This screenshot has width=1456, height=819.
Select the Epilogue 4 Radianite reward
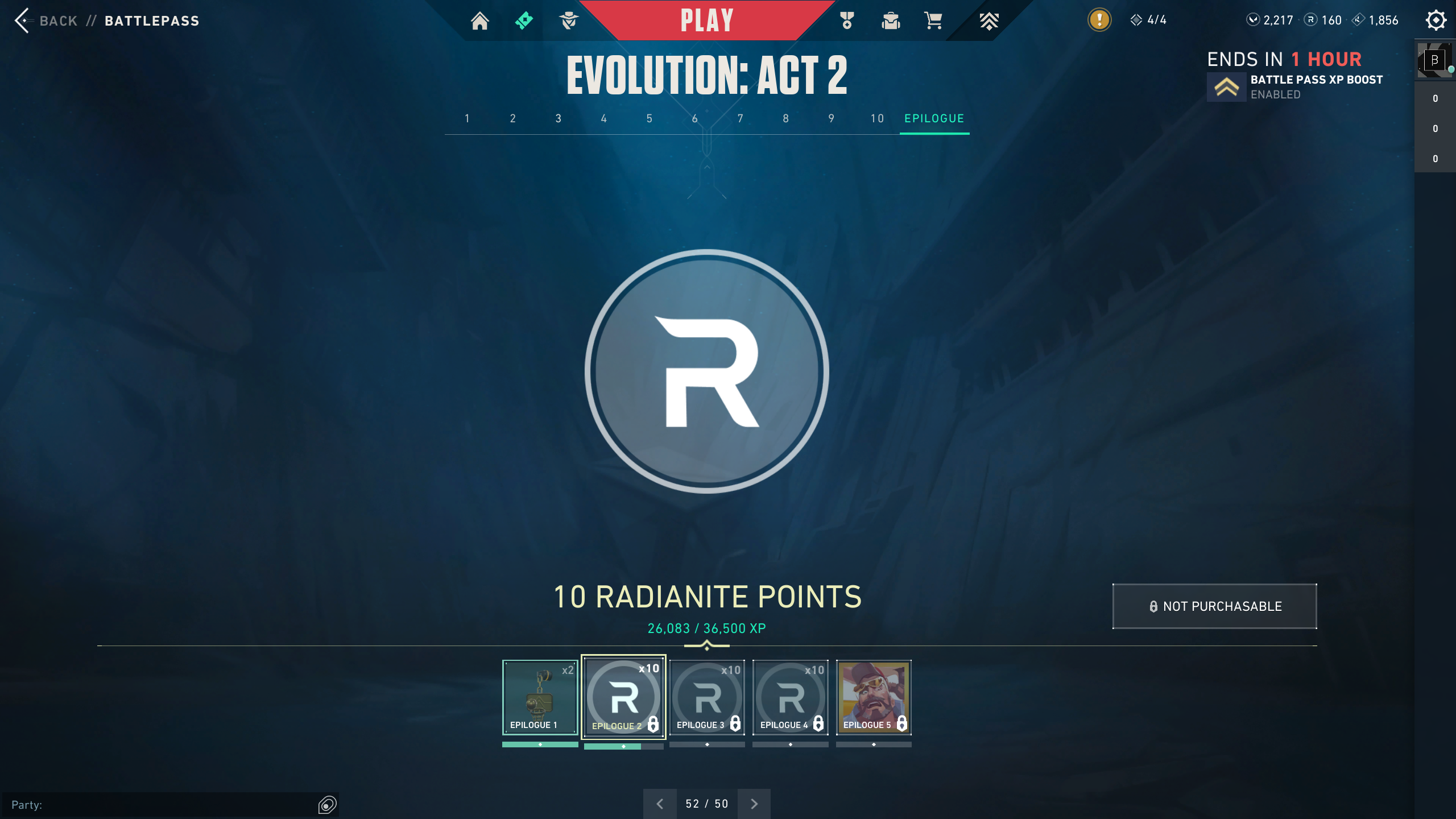[x=791, y=697]
